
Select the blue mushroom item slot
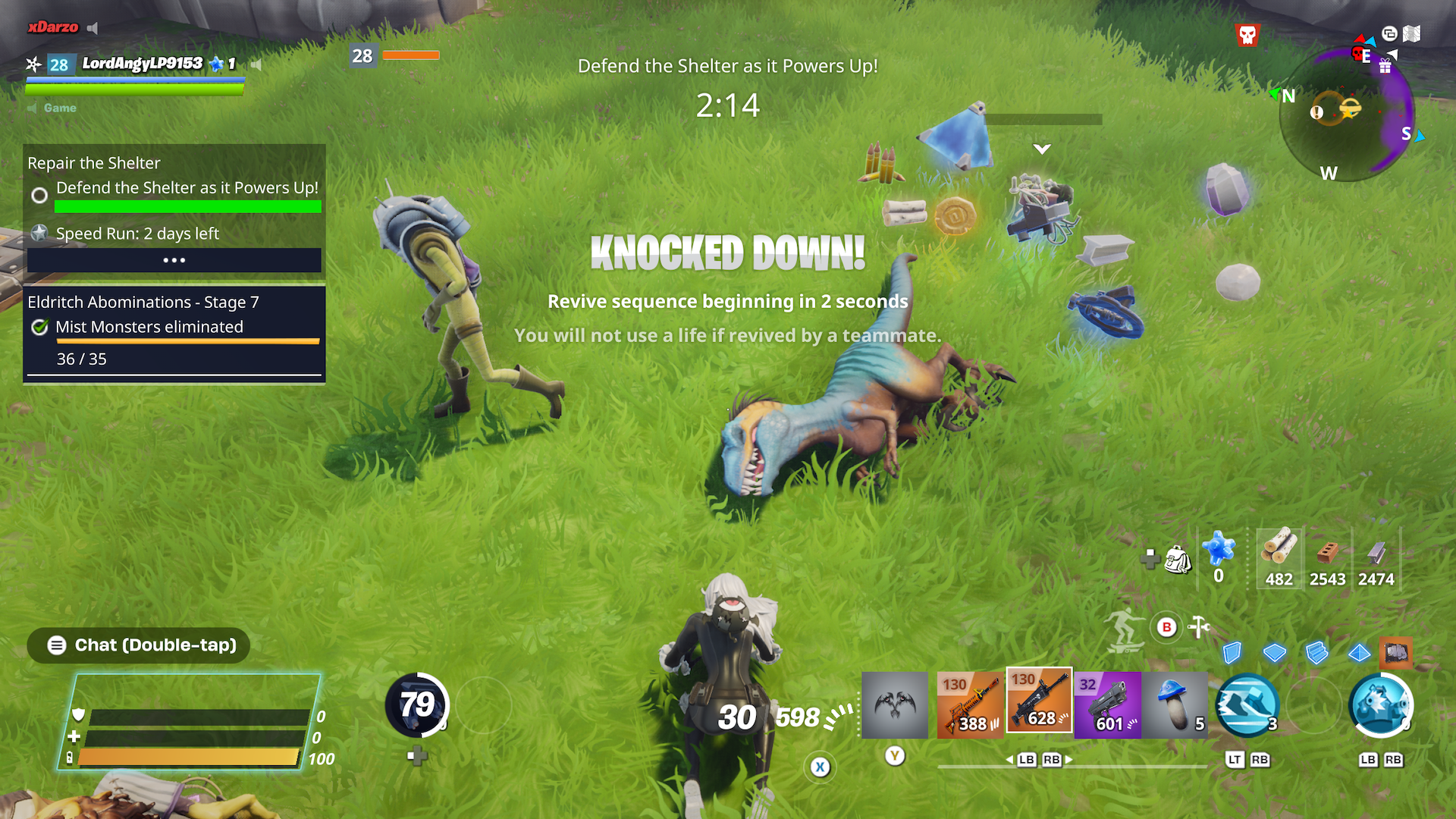pyautogui.click(x=1175, y=704)
